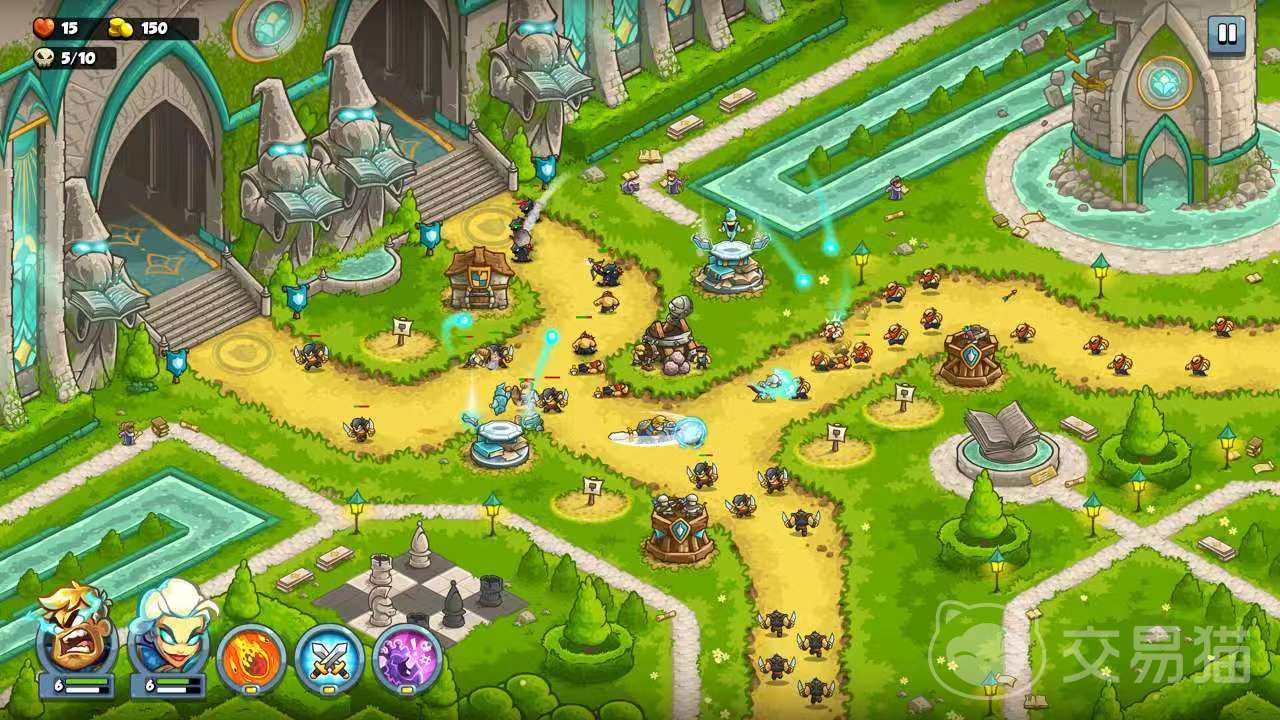Activate the fireball spell
This screenshot has width=1280, height=720.
coord(251,659)
